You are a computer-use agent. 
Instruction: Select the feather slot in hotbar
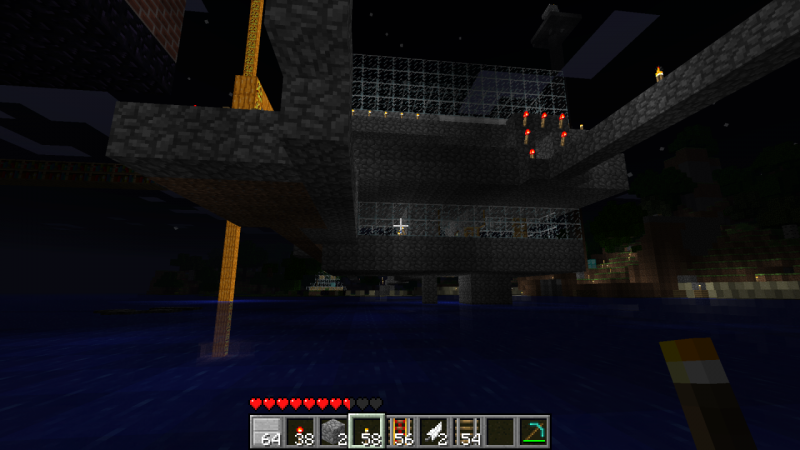click(433, 431)
